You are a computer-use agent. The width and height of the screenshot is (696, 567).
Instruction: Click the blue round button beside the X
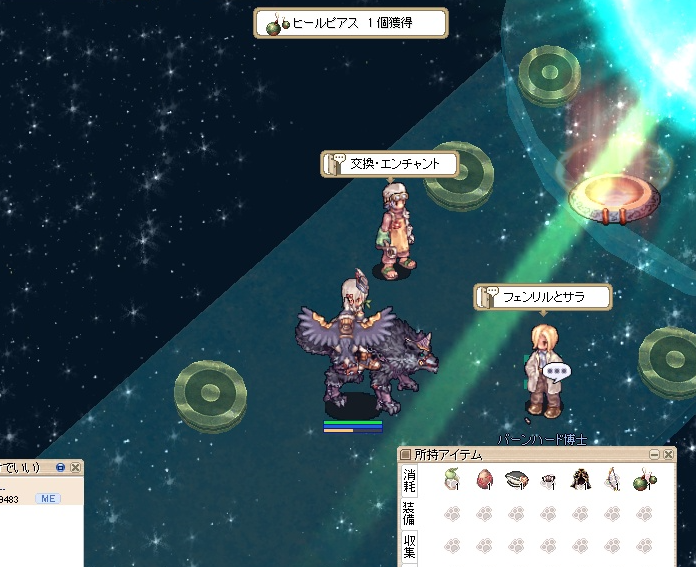61,467
